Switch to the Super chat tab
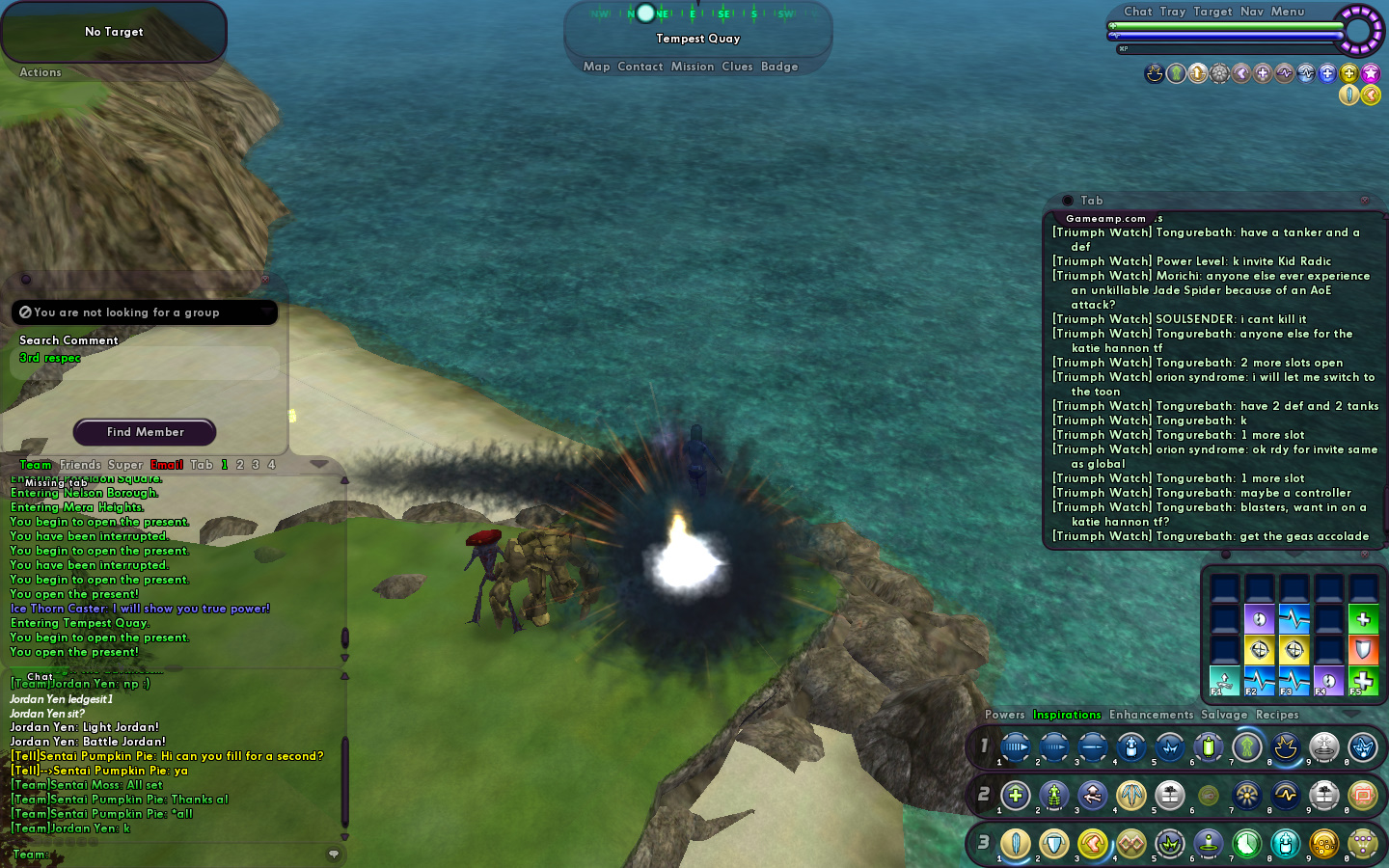Viewport: 1389px width, 868px height. pos(125,465)
